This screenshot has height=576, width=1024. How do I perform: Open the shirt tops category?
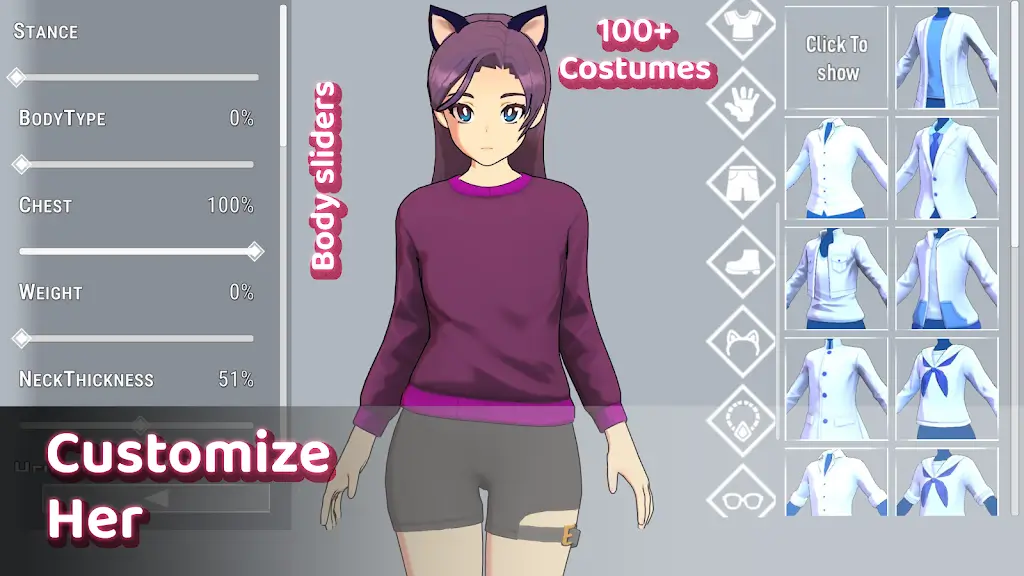tap(742, 26)
